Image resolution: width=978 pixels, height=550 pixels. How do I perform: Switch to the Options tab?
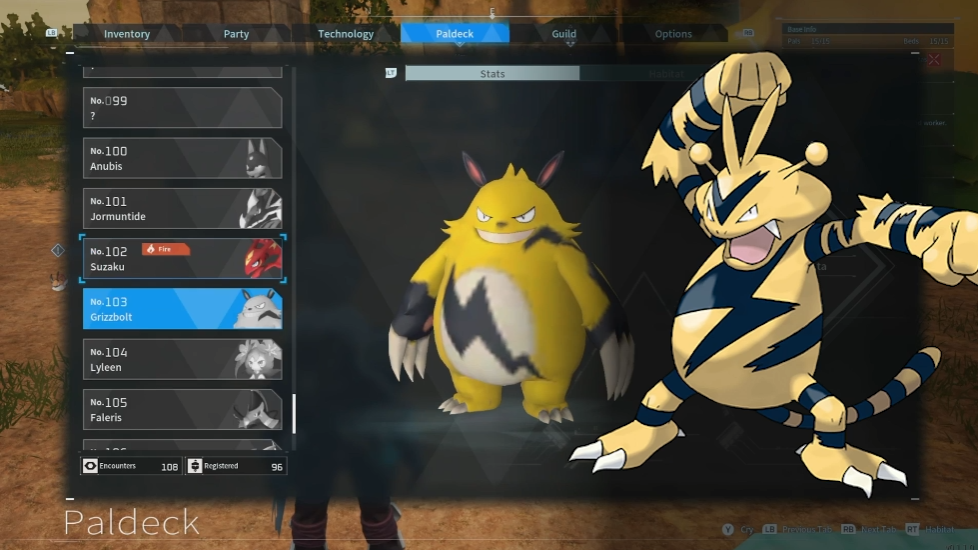point(673,34)
